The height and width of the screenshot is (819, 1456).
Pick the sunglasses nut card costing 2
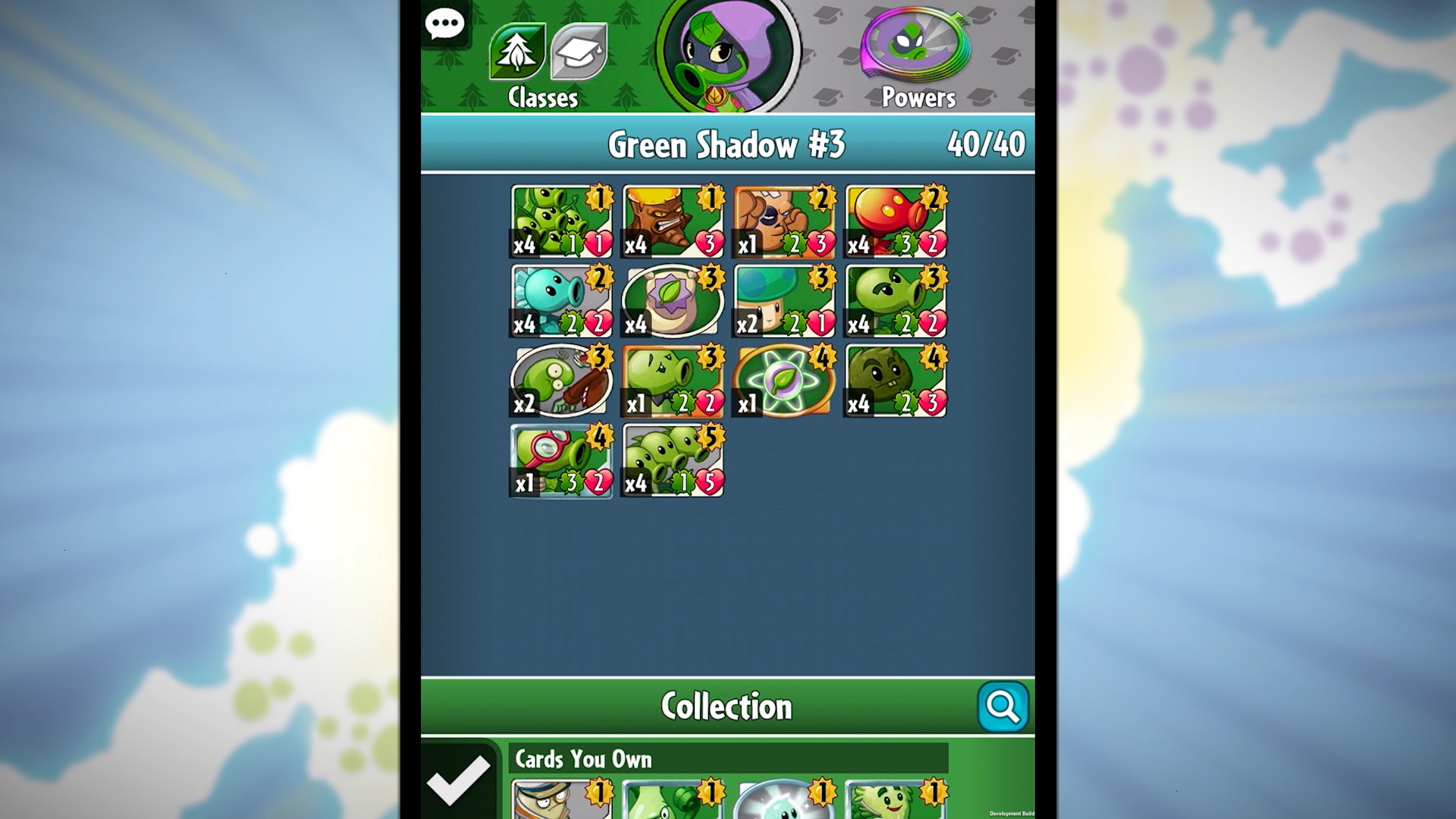pos(784,221)
